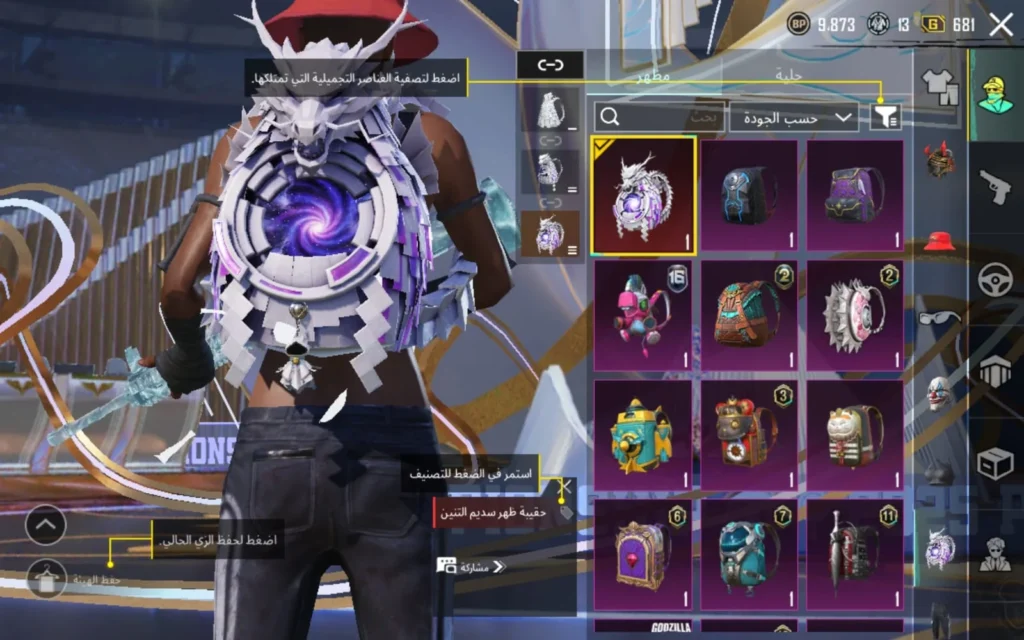
Task: Select the spiked disc backpack
Action: pyautogui.click(x=855, y=316)
